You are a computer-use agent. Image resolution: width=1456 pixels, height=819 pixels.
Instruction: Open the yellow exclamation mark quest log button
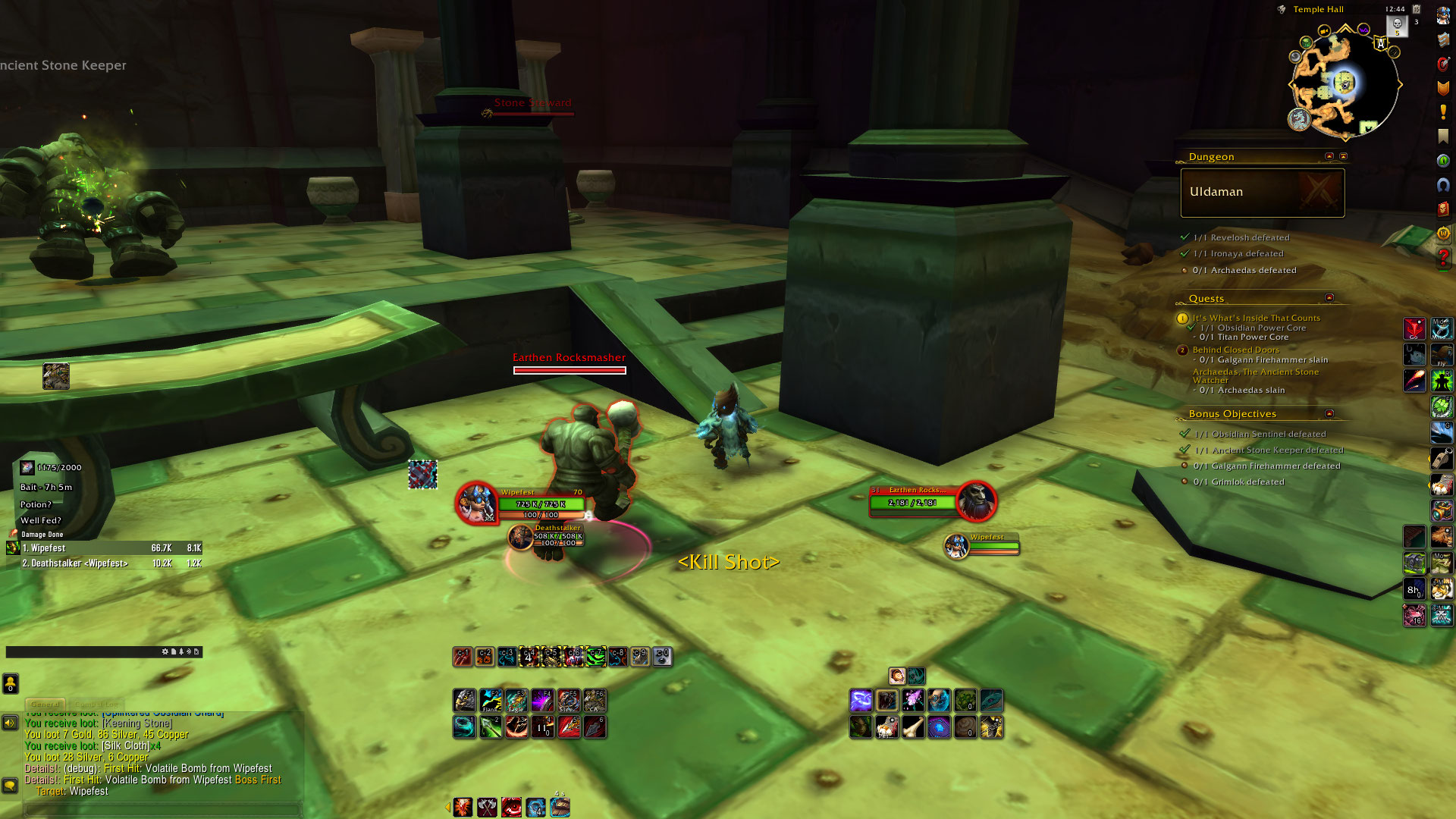(x=1443, y=112)
